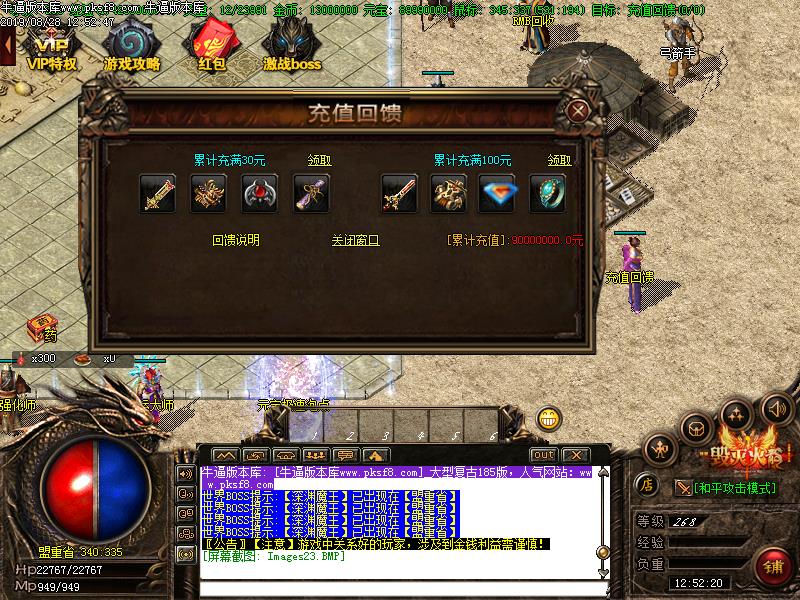
Task: Open the 回馈说明 reward description
Action: [x=236, y=240]
